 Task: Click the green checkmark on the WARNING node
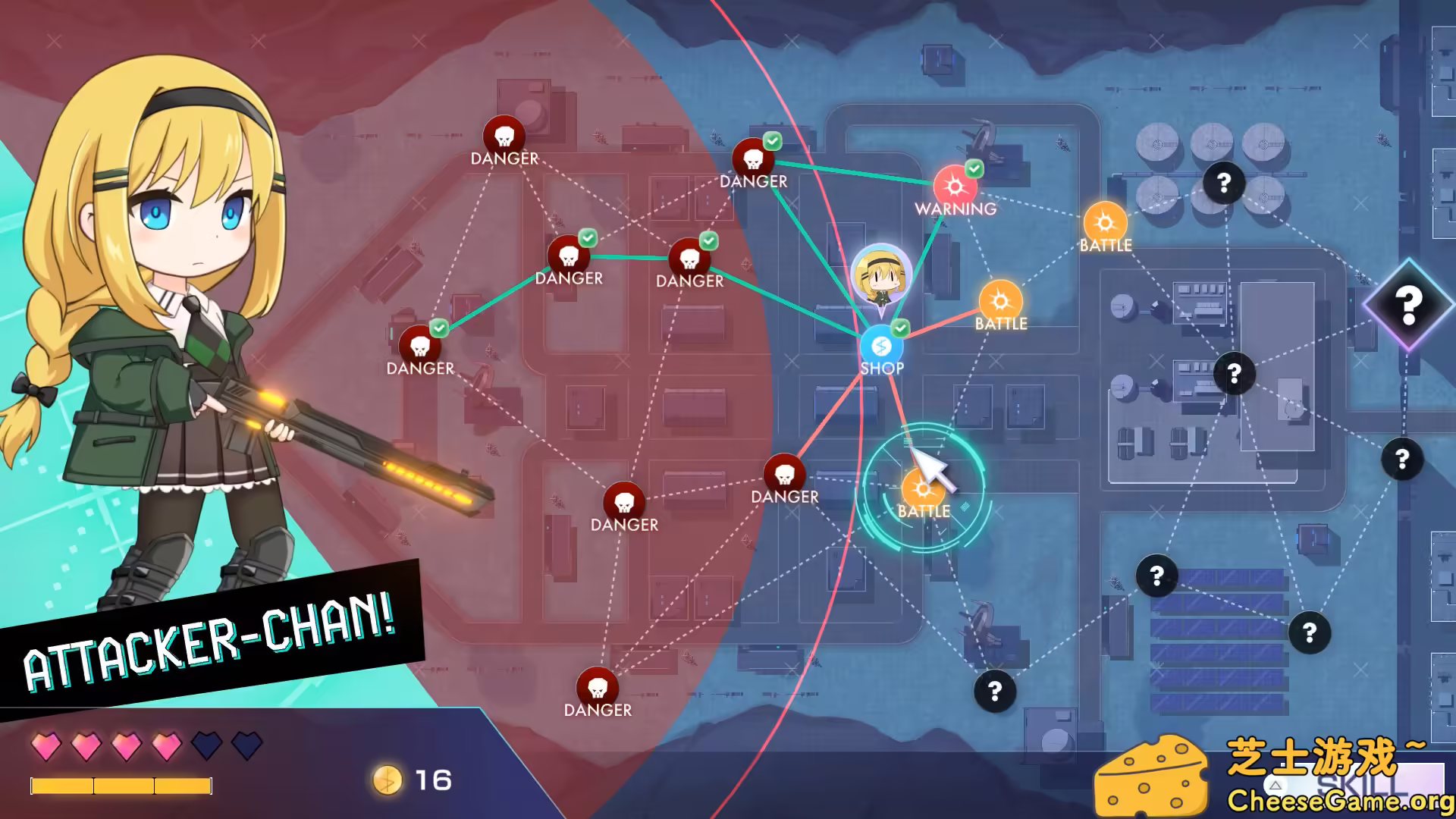tap(974, 168)
